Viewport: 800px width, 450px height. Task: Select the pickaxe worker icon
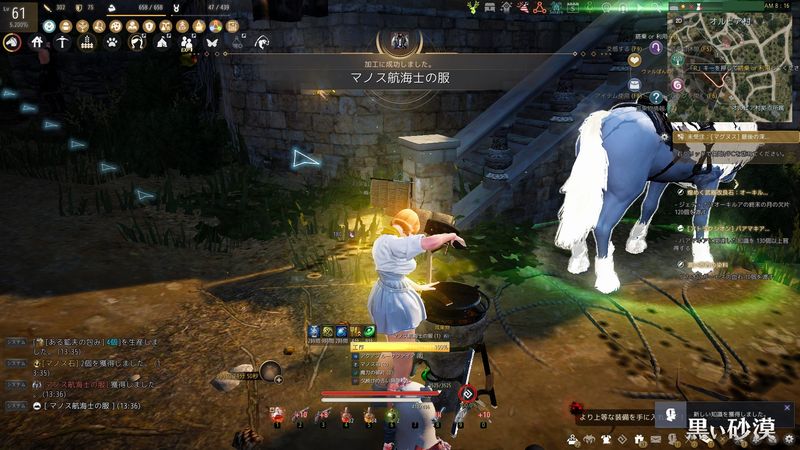[x=62, y=42]
